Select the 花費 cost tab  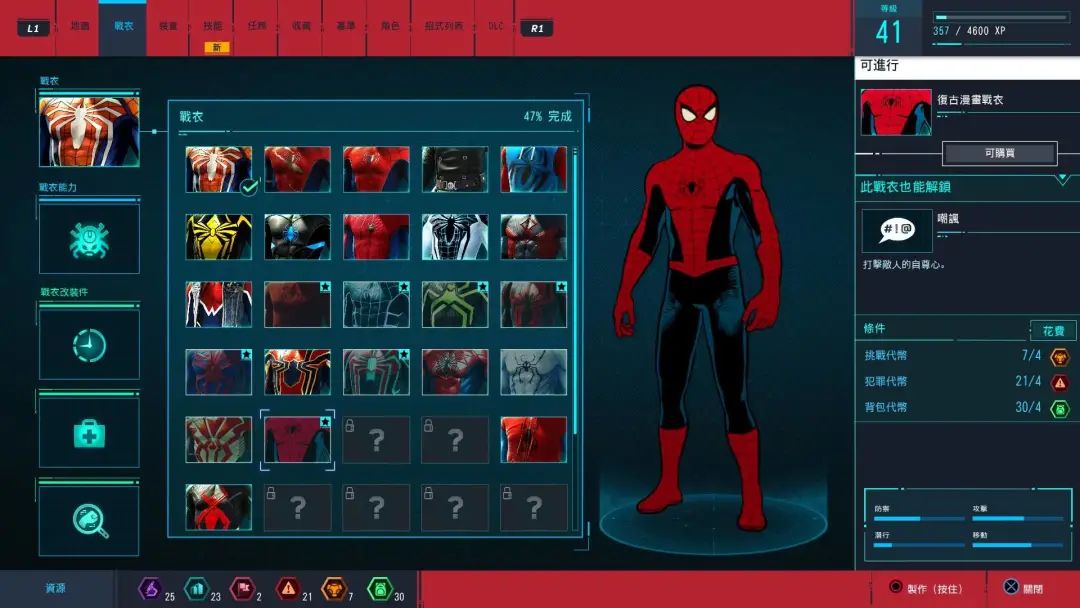(1053, 330)
